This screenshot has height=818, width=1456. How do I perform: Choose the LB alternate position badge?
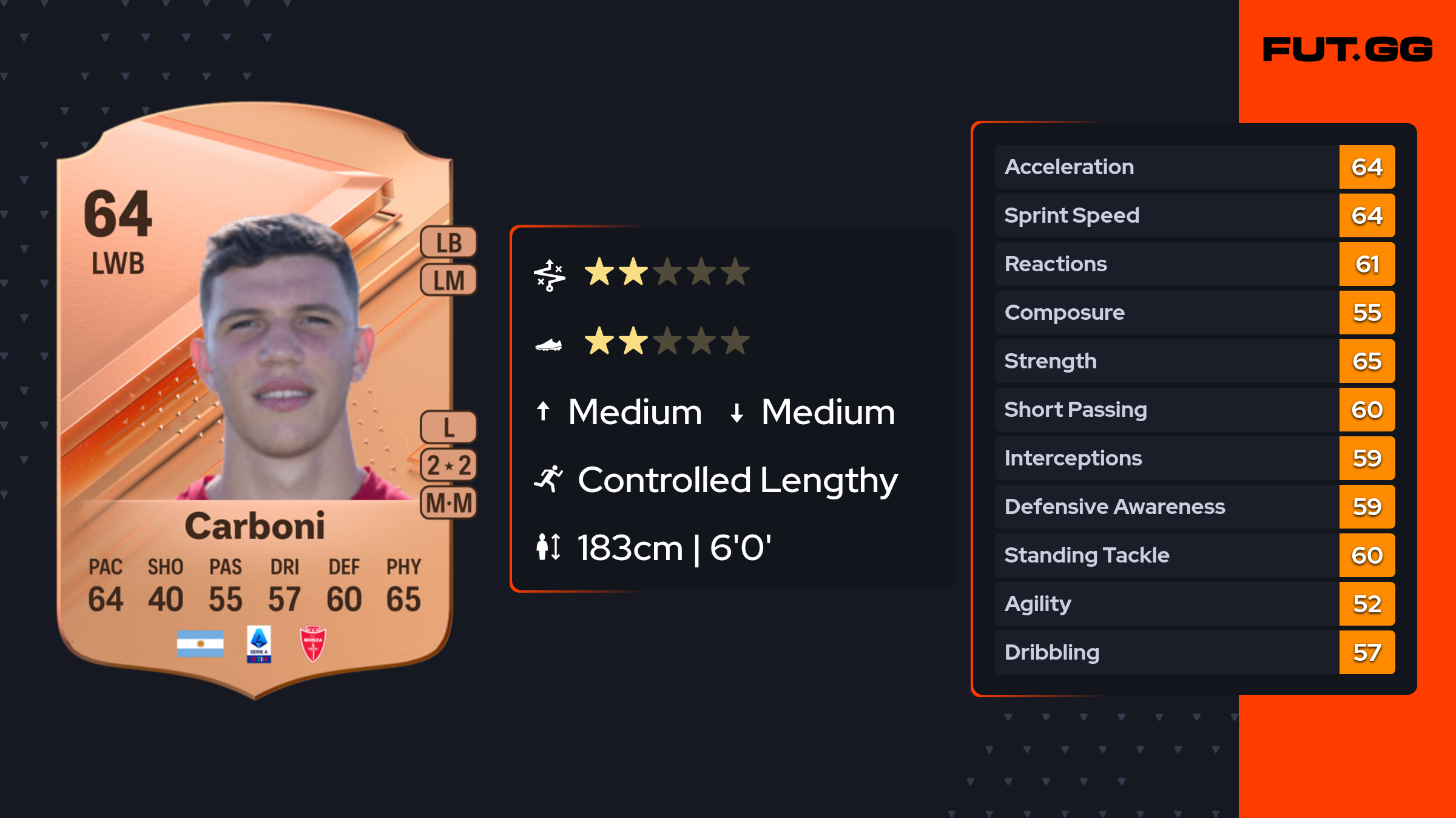[x=449, y=243]
